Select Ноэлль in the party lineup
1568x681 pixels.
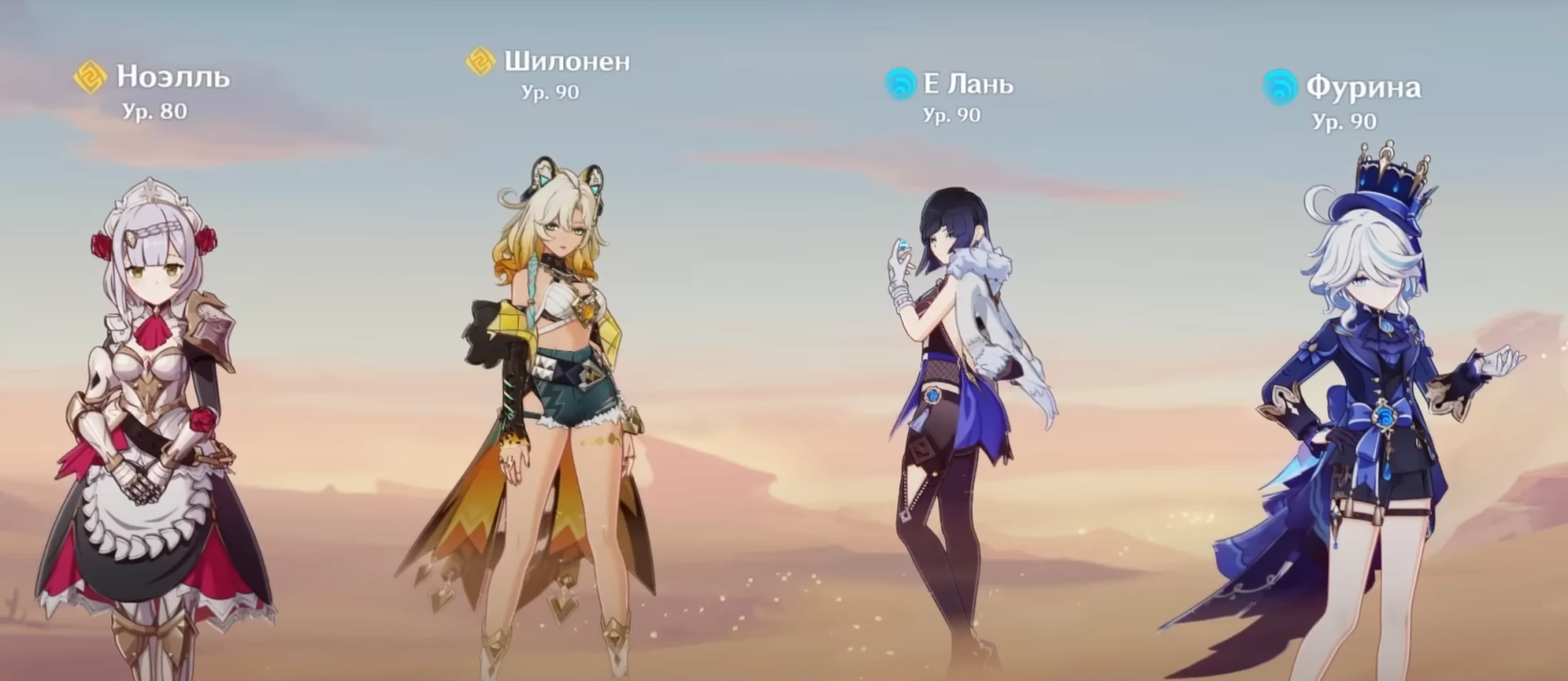coord(155,392)
